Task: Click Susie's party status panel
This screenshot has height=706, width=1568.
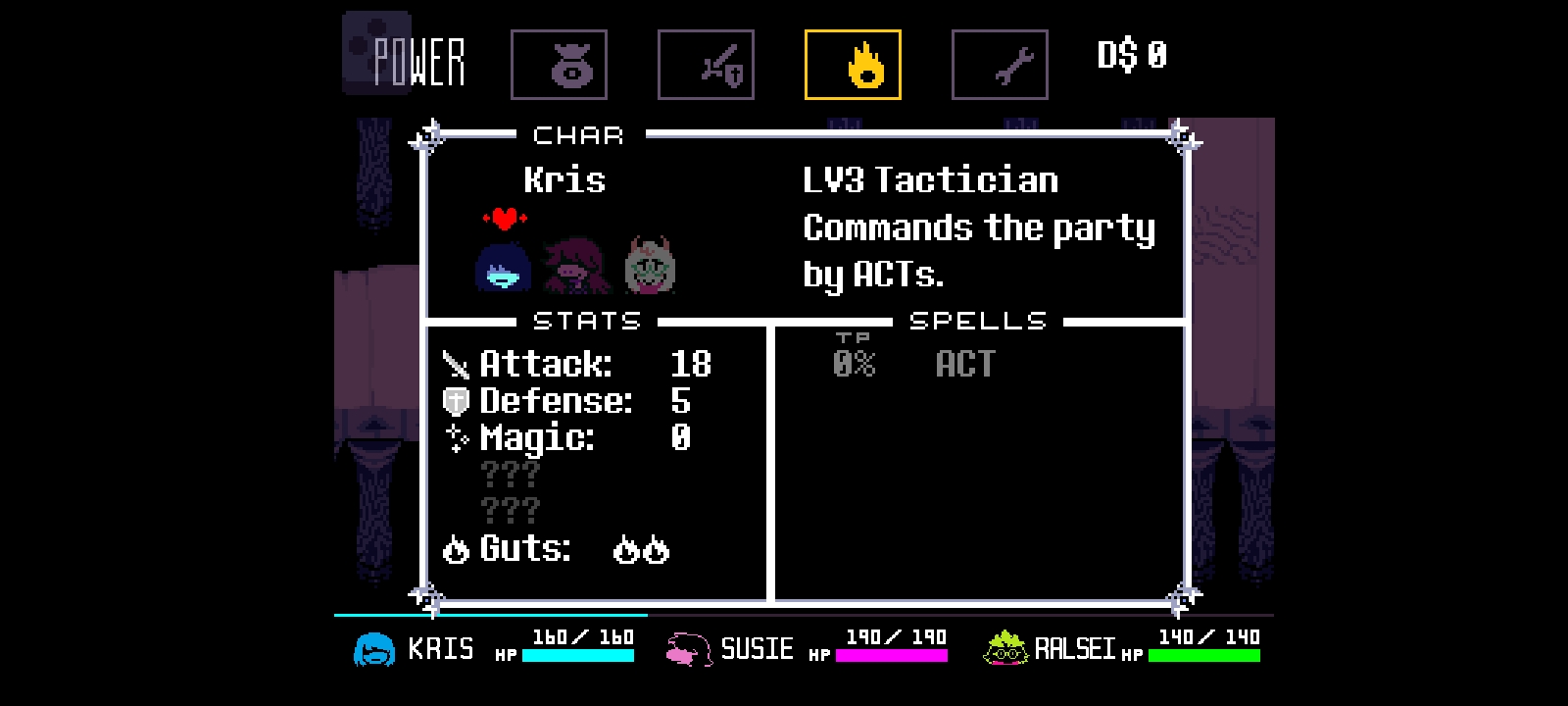Action: [x=806, y=648]
